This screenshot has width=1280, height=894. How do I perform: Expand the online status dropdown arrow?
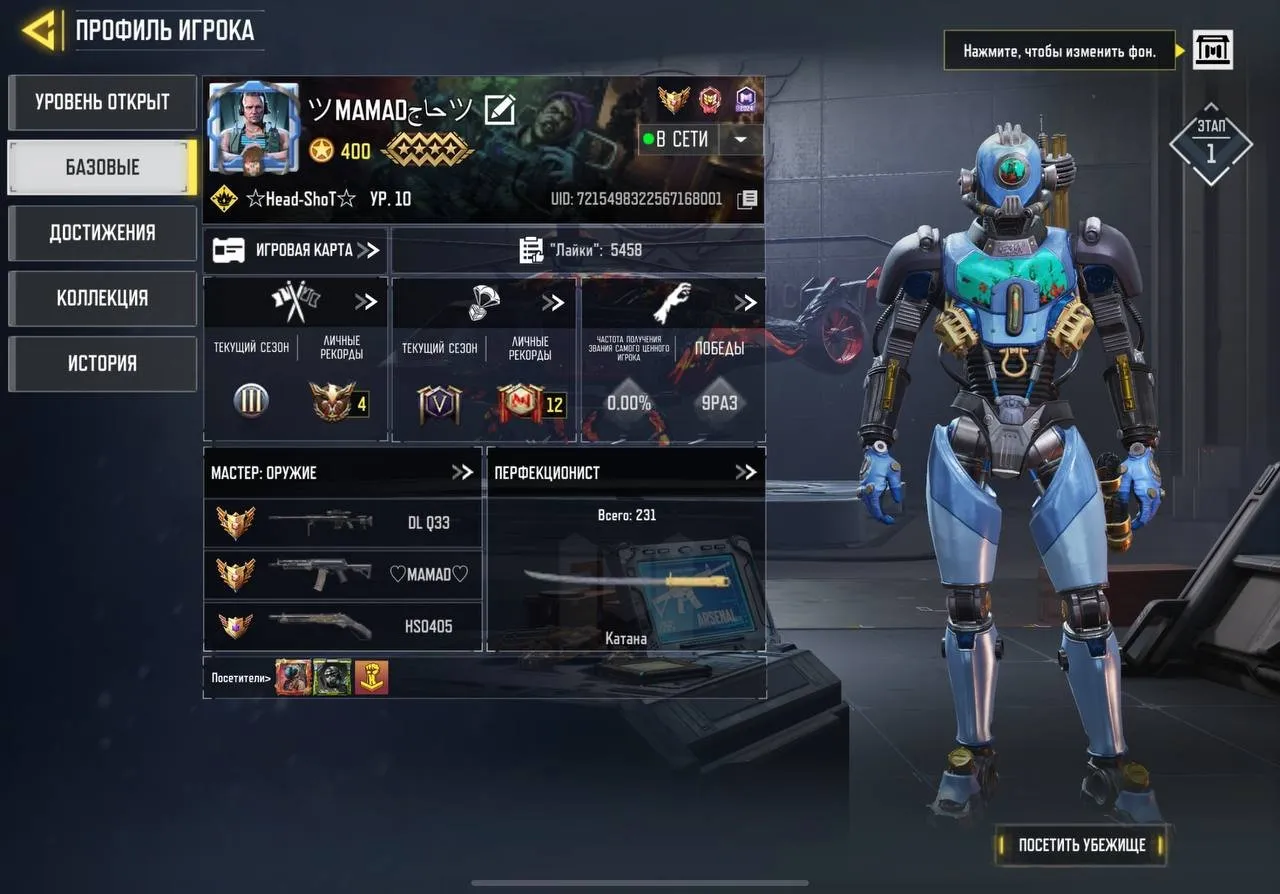(x=741, y=139)
